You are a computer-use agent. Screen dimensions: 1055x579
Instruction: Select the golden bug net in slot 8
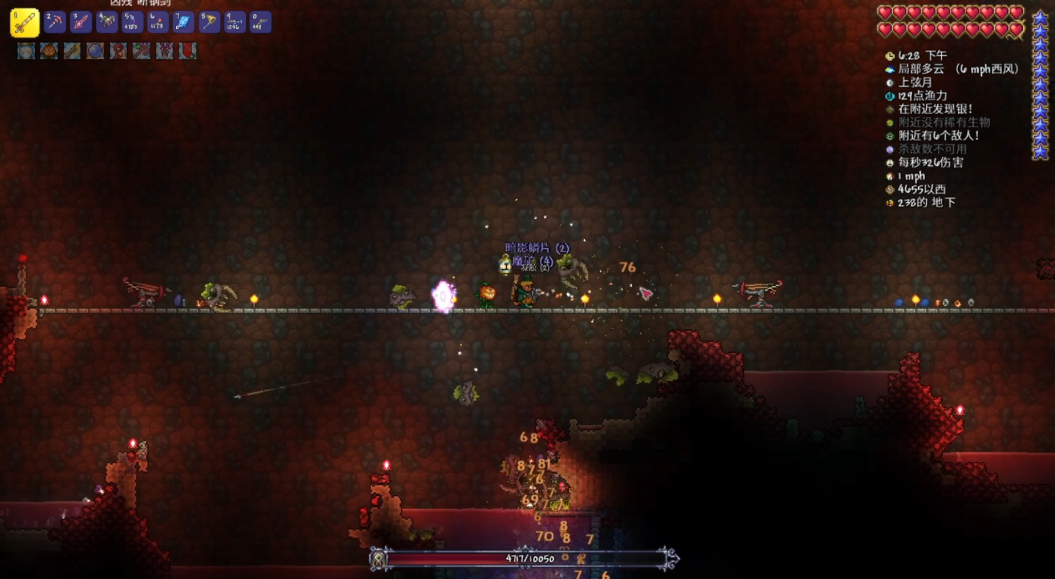pyautogui.click(x=209, y=21)
